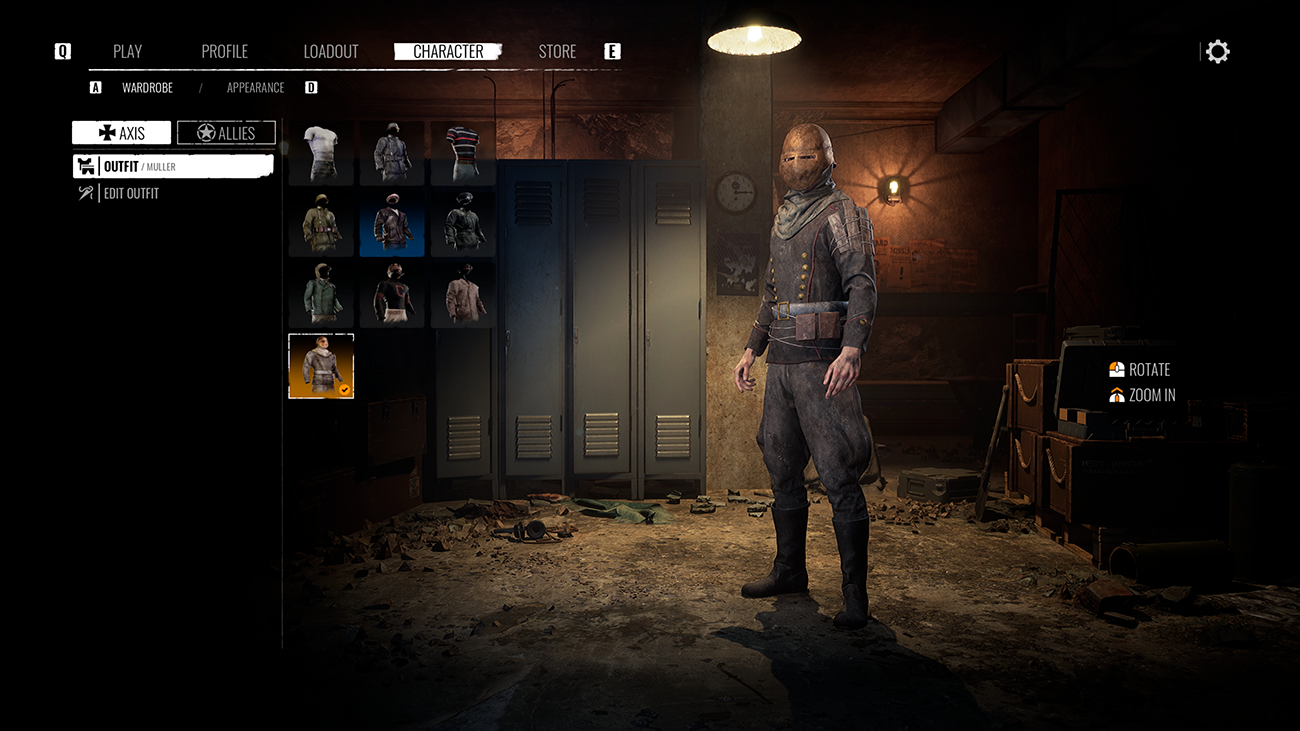The width and height of the screenshot is (1300, 731).
Task: Click the Q shortcut icon near PLAY
Action: point(62,50)
